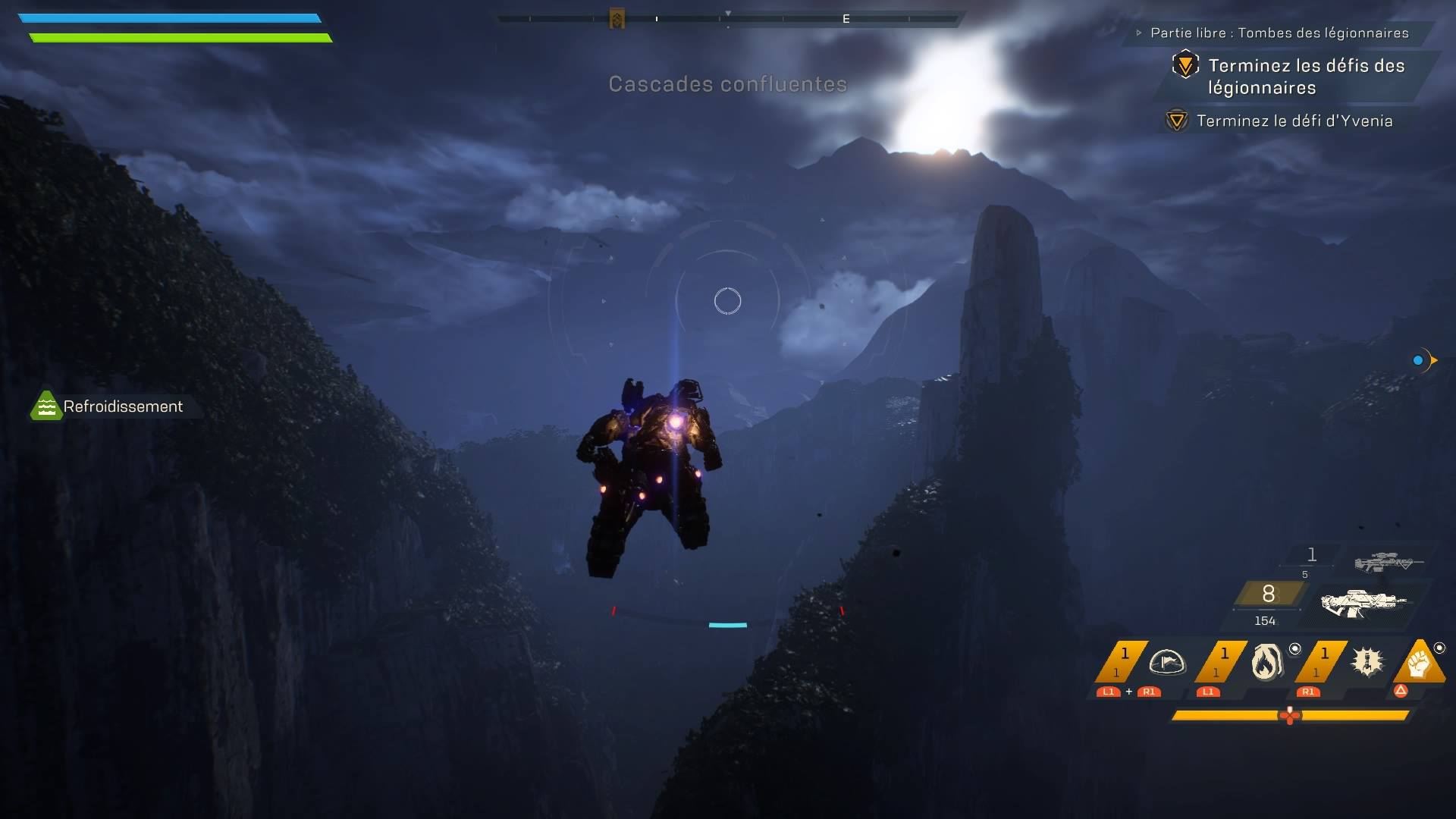Open the 'Terminez les défis des légionnaires' objective
The height and width of the screenshot is (819, 1456).
[x=1306, y=76]
